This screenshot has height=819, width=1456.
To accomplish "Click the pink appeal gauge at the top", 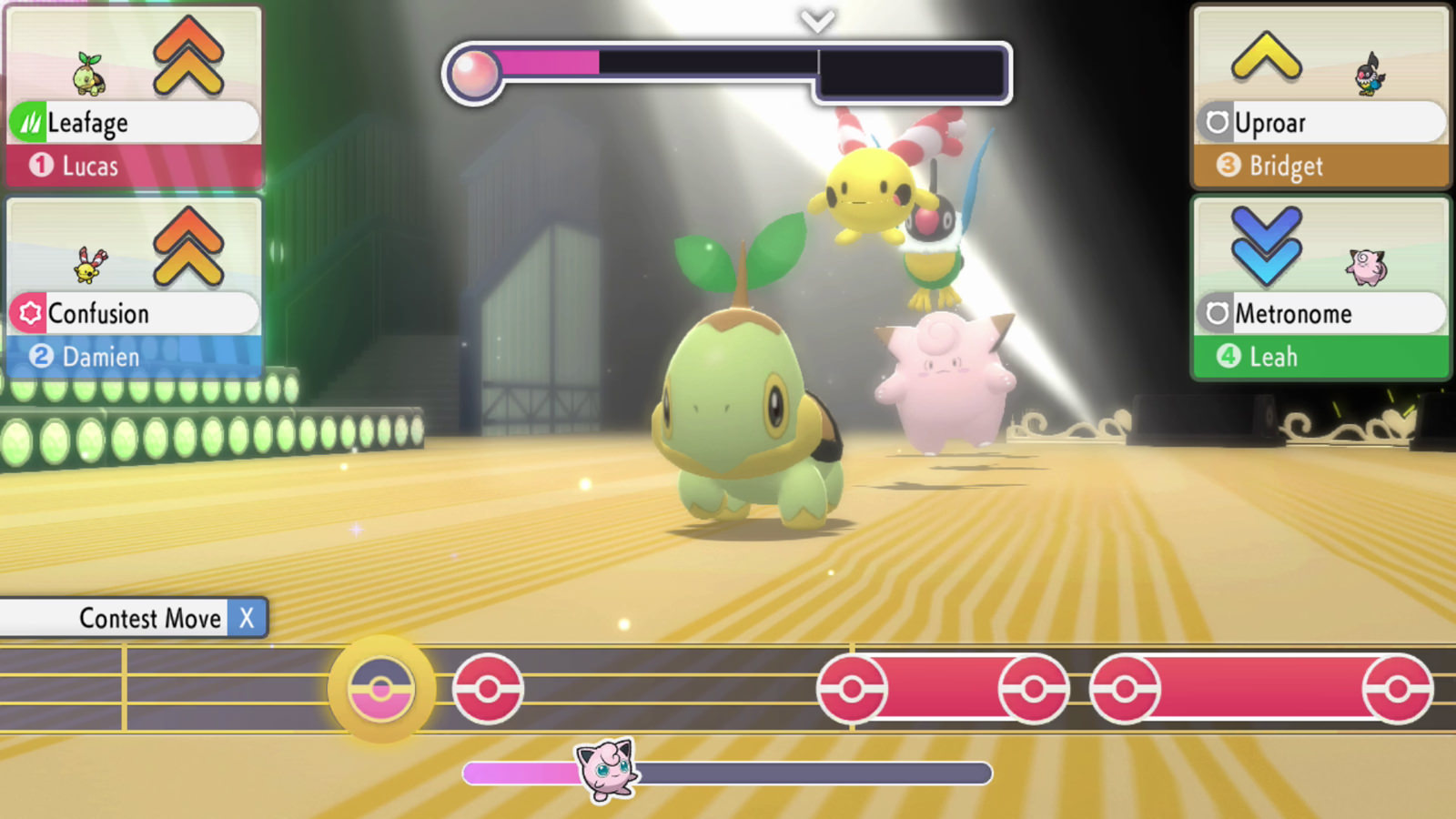I will (546, 66).
